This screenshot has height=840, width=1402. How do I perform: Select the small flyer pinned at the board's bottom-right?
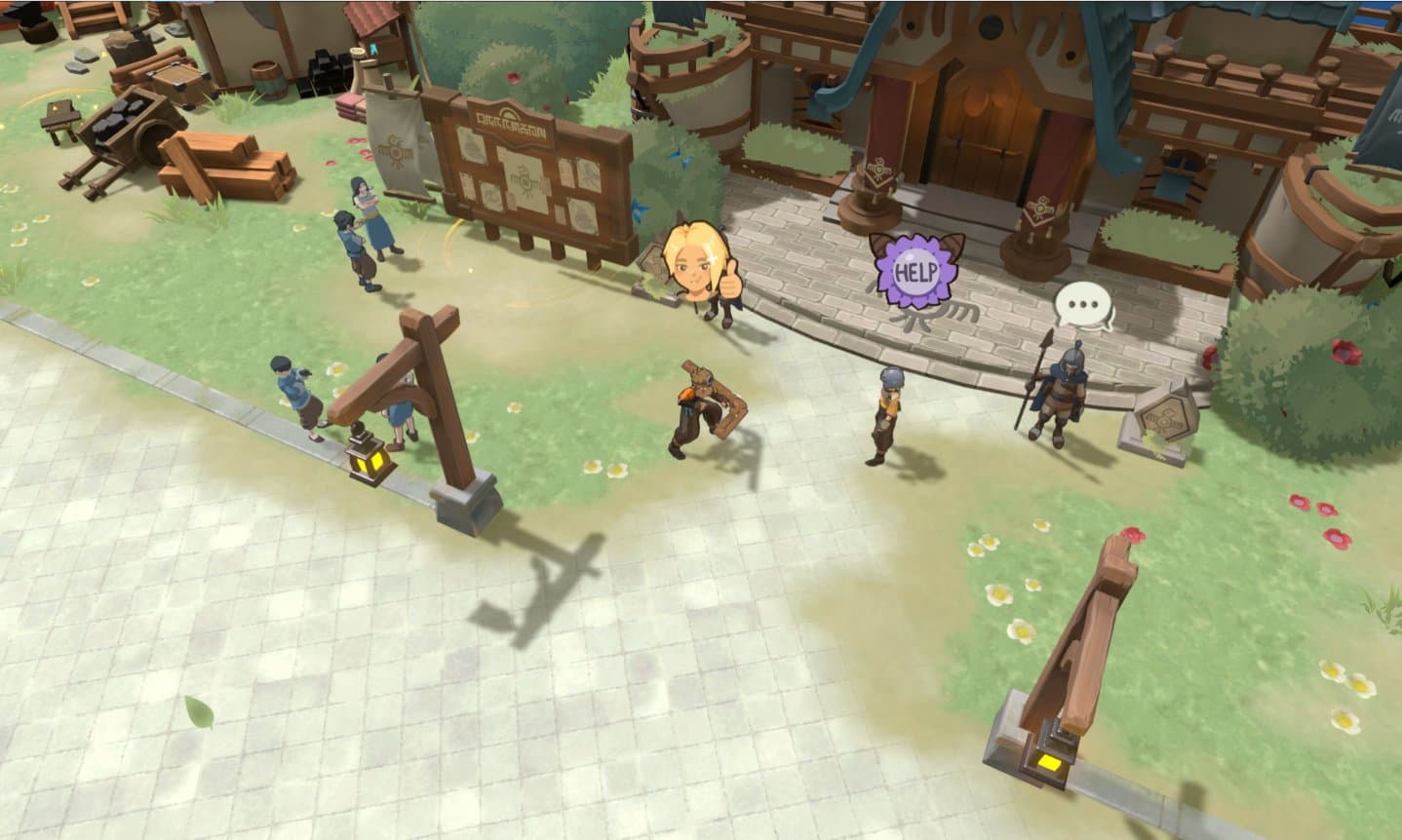(x=583, y=213)
